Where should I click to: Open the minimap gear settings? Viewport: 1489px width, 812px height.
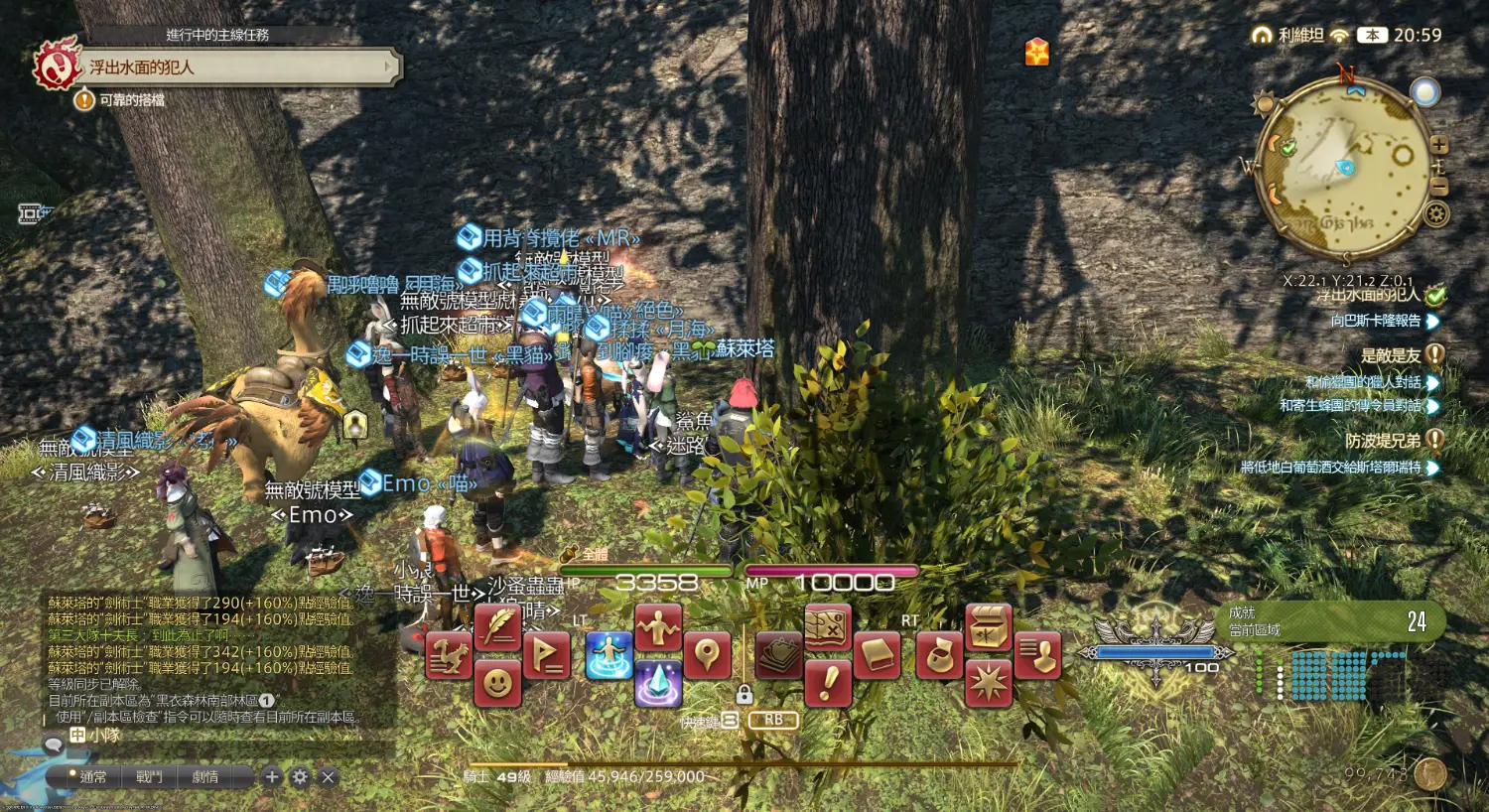1436,213
